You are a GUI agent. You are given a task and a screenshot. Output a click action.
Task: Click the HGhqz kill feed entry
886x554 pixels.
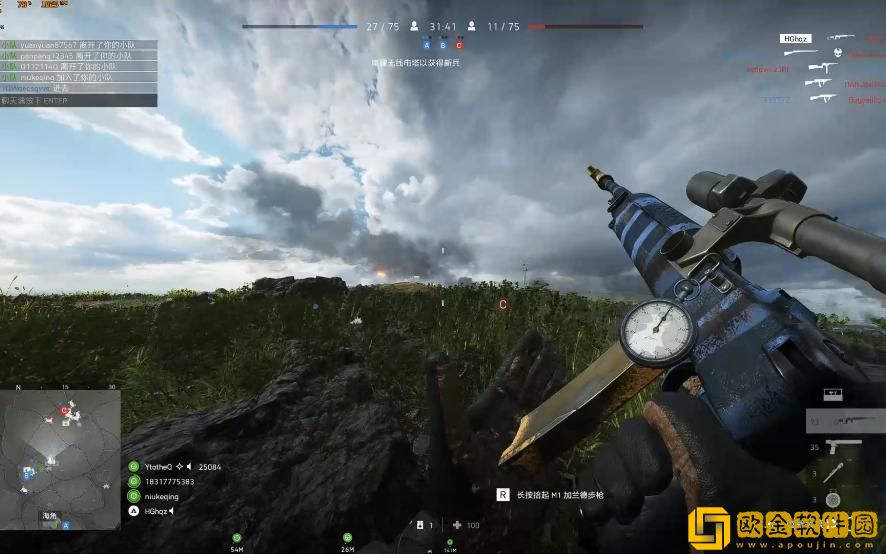tap(794, 39)
